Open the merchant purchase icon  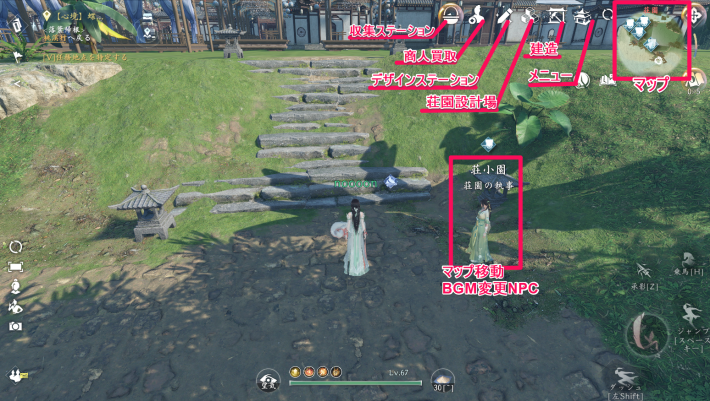coord(479,15)
